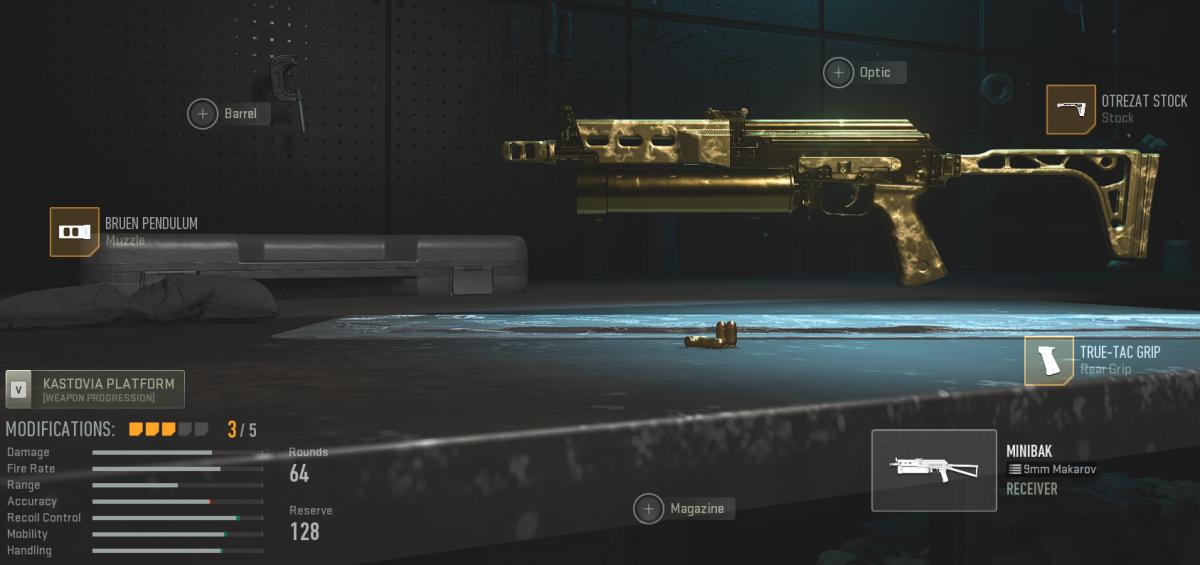This screenshot has height=565, width=1200.
Task: Open the empty Optic attachment slot
Action: point(839,72)
